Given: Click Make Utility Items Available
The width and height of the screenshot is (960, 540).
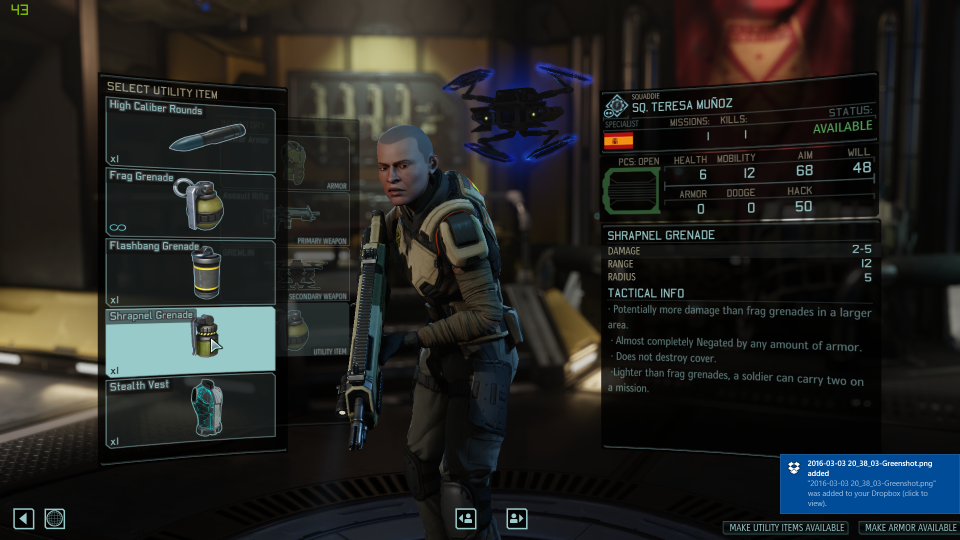Looking at the screenshot, I should [785, 528].
